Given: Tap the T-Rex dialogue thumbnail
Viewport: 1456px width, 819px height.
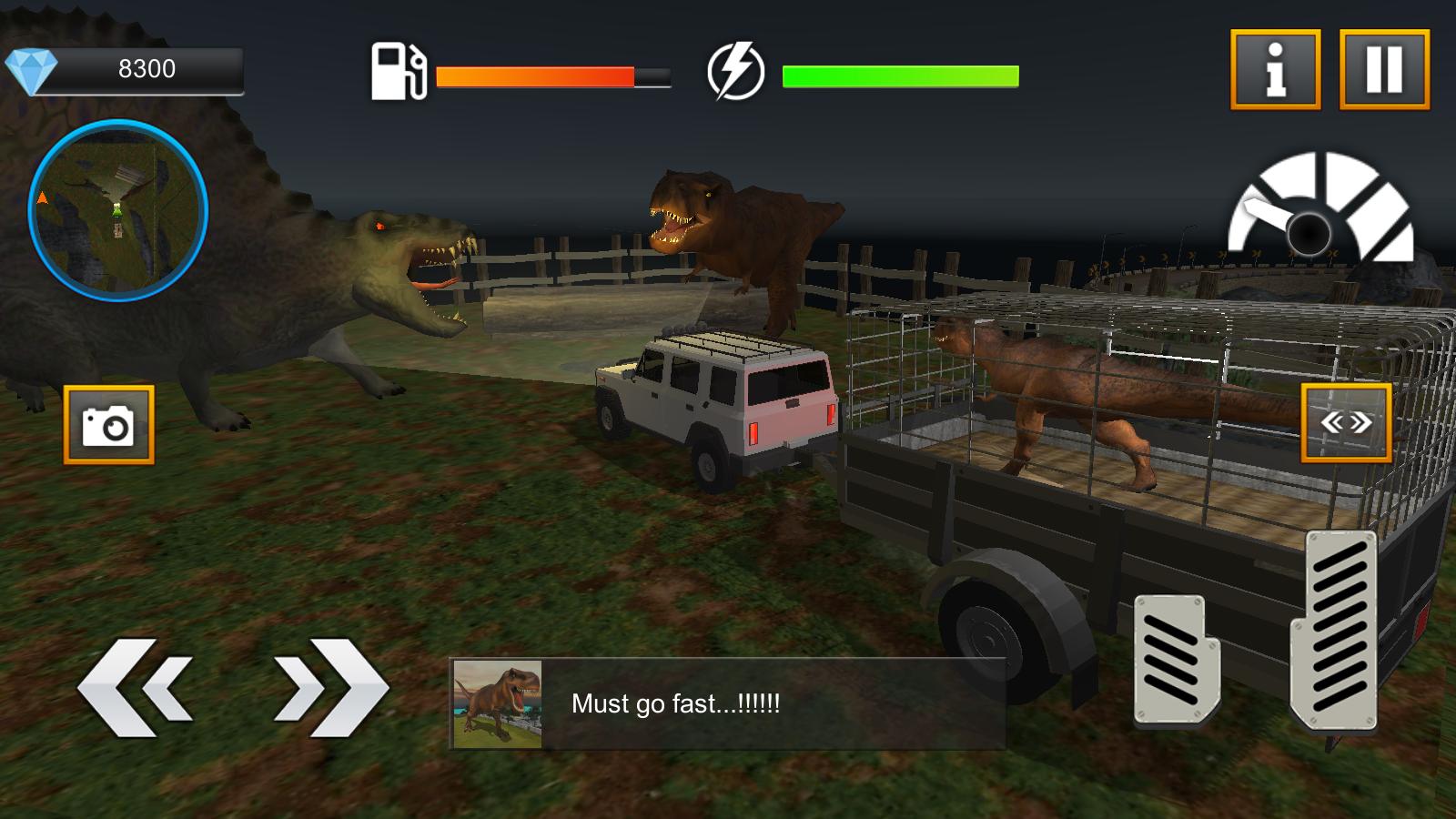Looking at the screenshot, I should tap(498, 704).
